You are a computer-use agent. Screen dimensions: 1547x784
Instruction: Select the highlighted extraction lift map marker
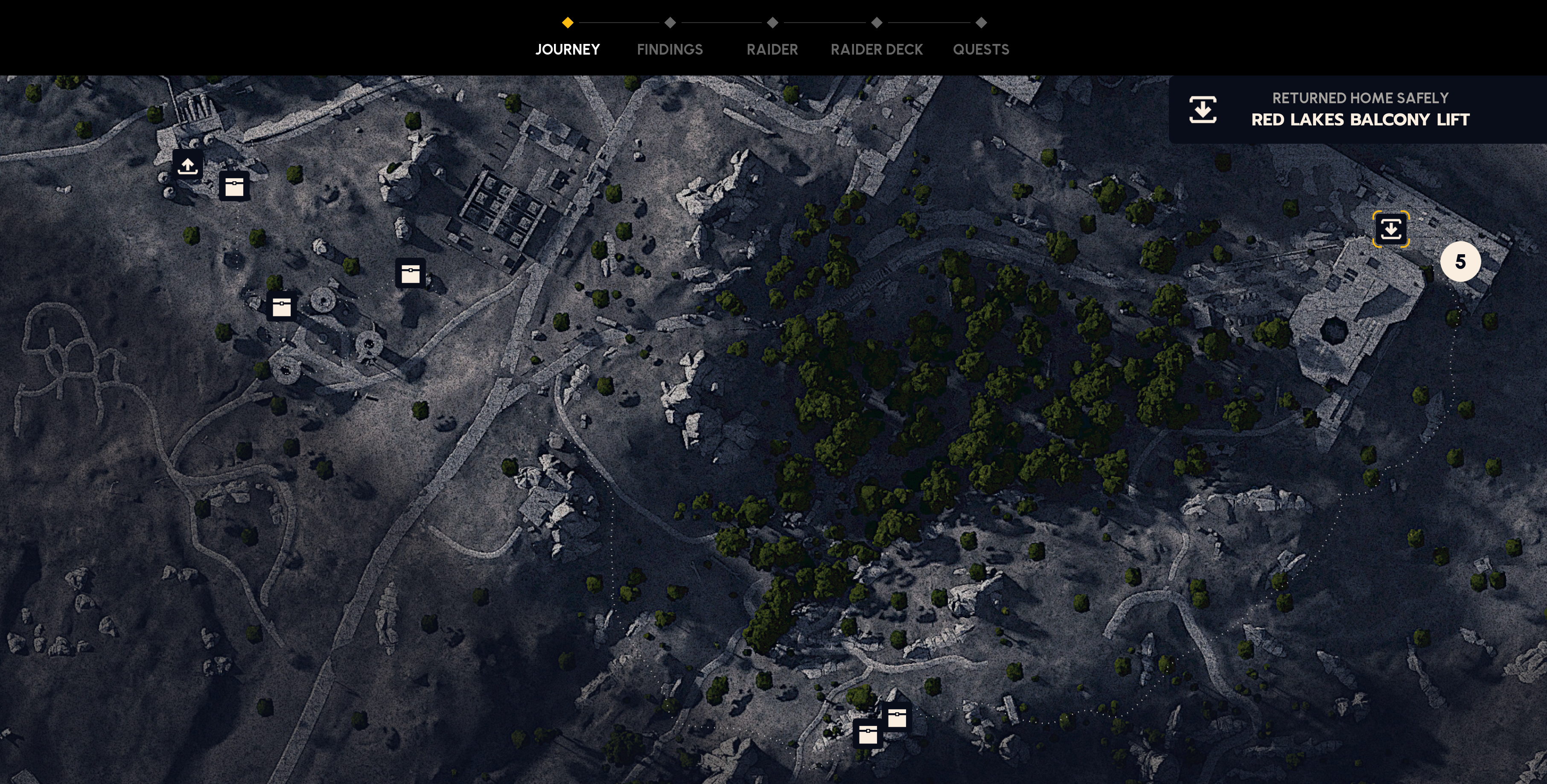1391,229
